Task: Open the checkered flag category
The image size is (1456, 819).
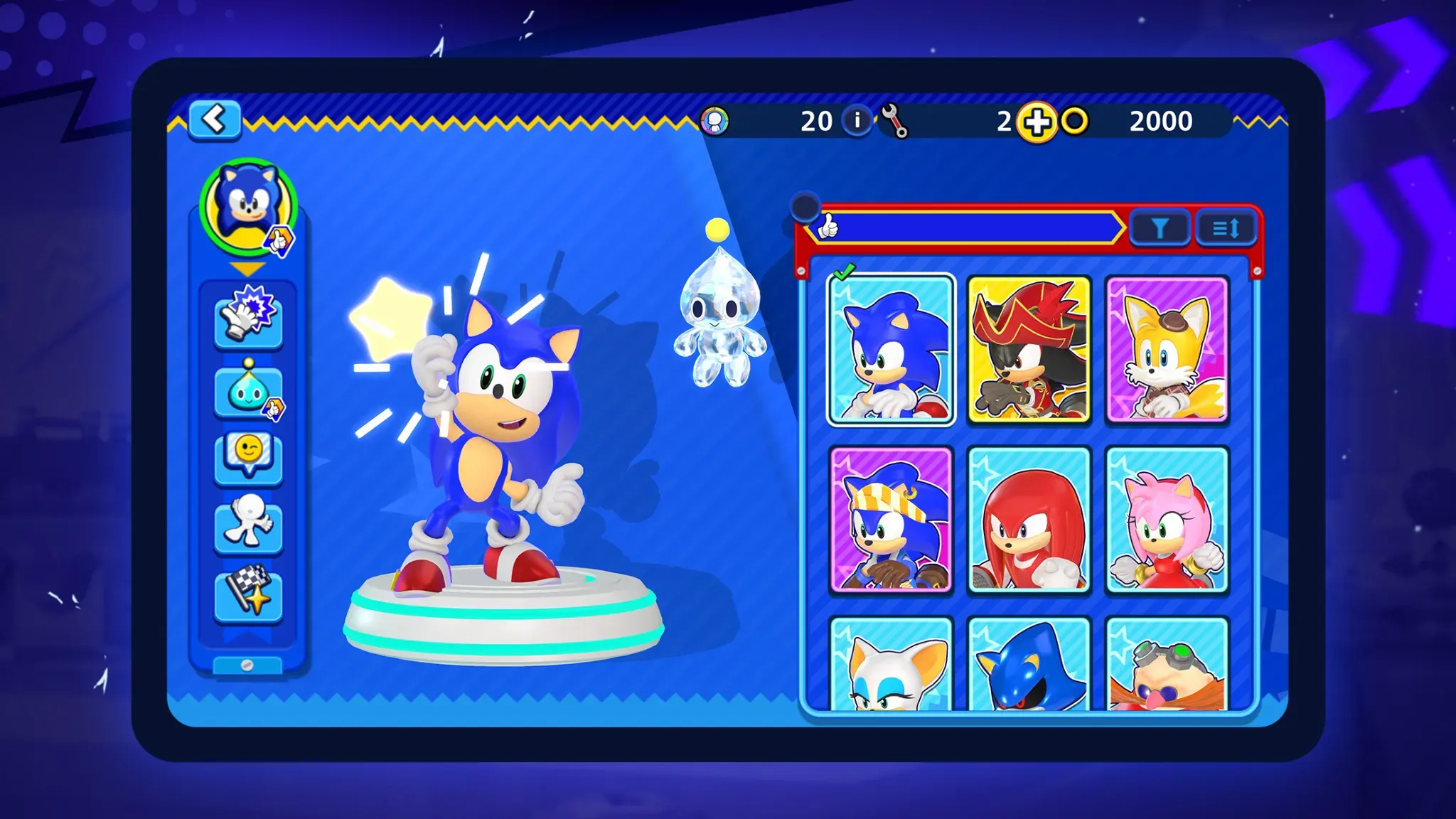Action: (x=248, y=592)
